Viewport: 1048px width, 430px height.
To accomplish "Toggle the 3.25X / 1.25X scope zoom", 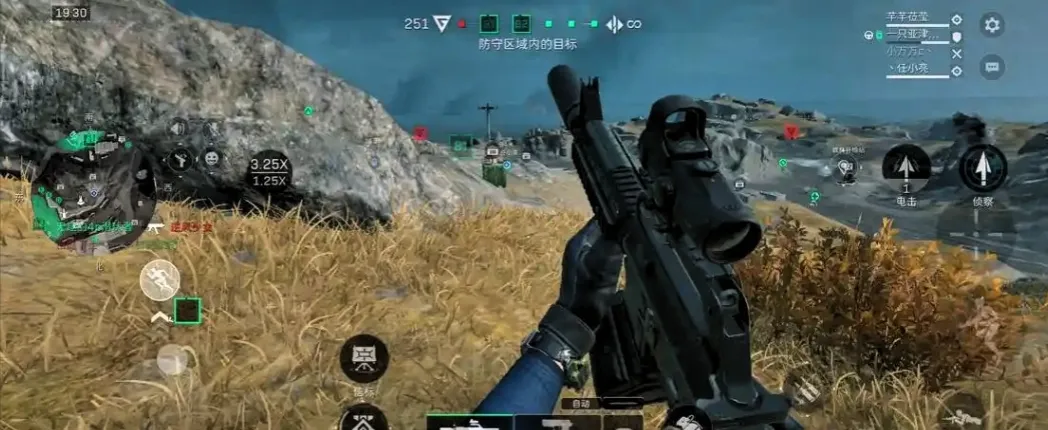I will pos(268,172).
